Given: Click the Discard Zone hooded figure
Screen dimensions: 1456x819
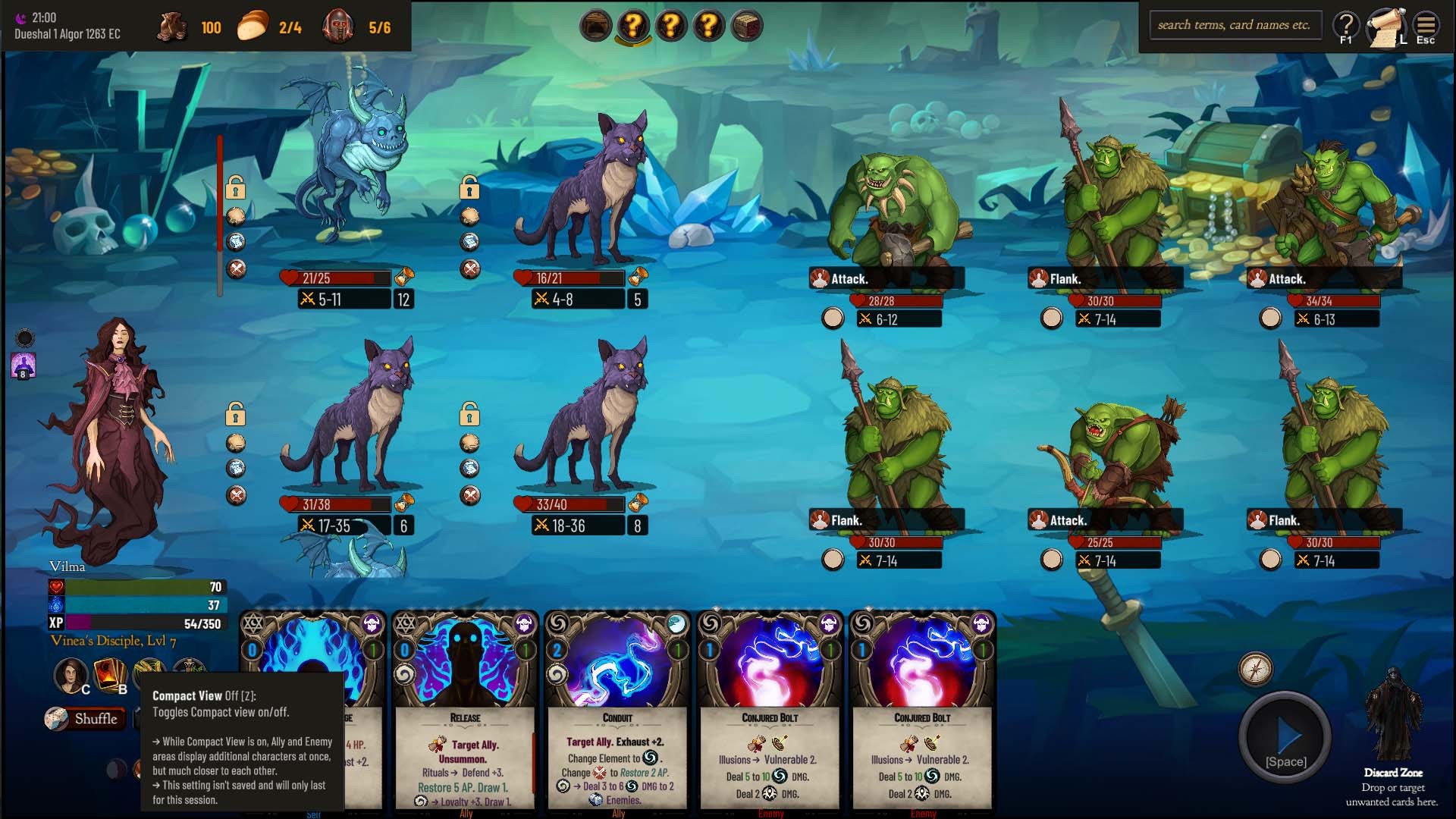Looking at the screenshot, I should 1393,717.
